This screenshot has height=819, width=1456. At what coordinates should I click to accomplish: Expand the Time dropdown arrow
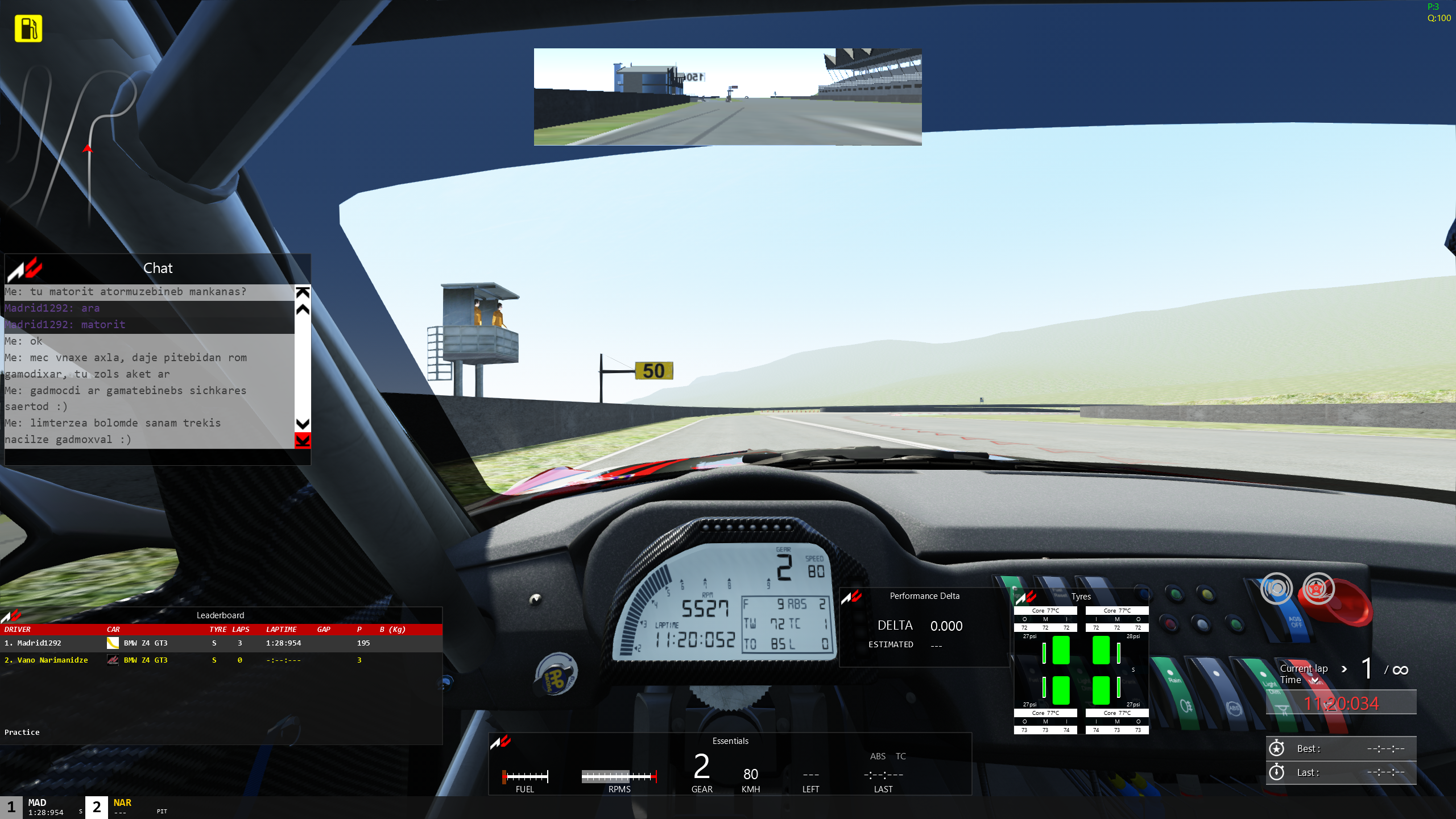(x=1314, y=680)
